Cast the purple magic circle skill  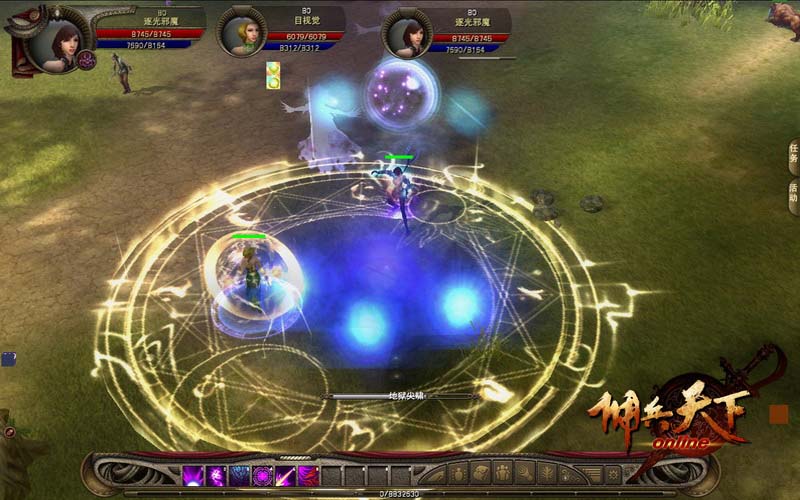pos(263,476)
